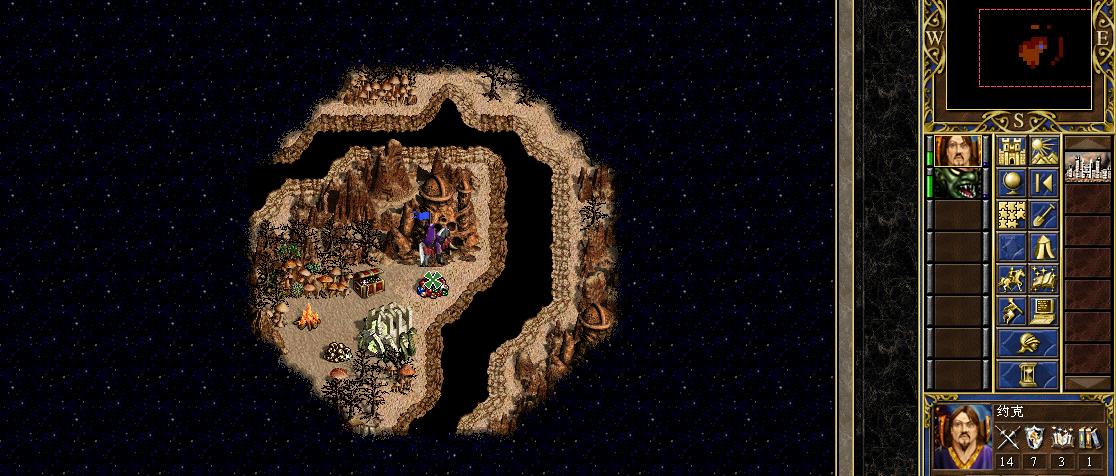The image size is (1116, 476).
Task: Toggle sleep hero arrow button
Action: 1043,184
